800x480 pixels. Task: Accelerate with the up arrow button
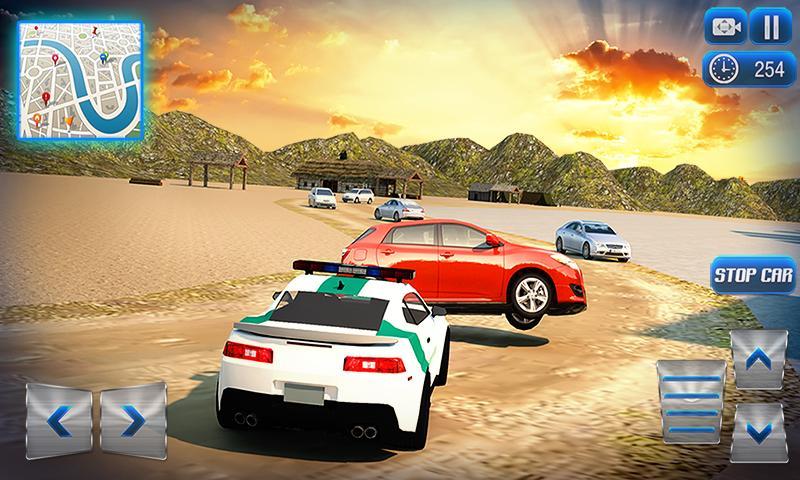(x=758, y=359)
